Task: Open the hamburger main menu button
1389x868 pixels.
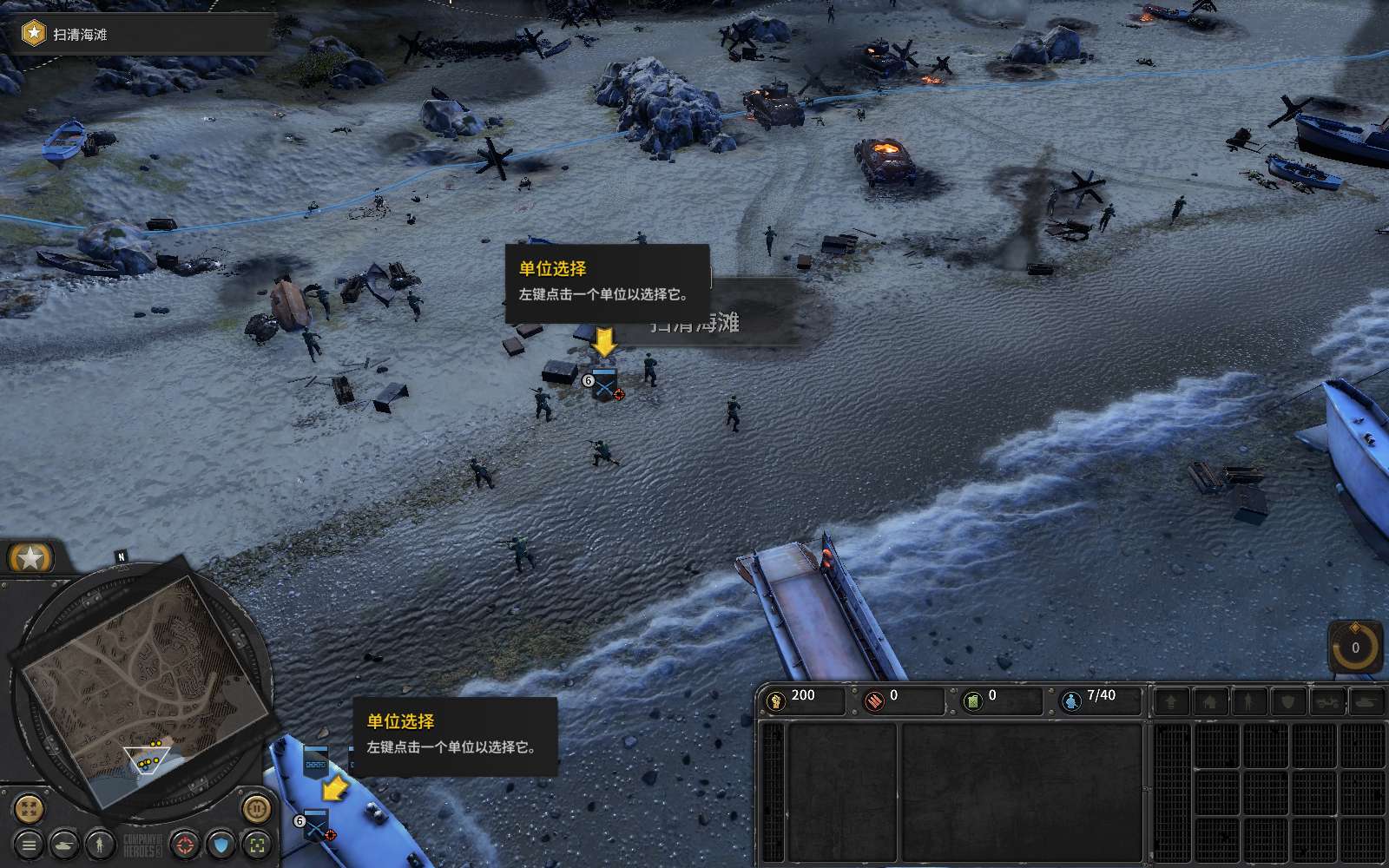Action: 29,844
